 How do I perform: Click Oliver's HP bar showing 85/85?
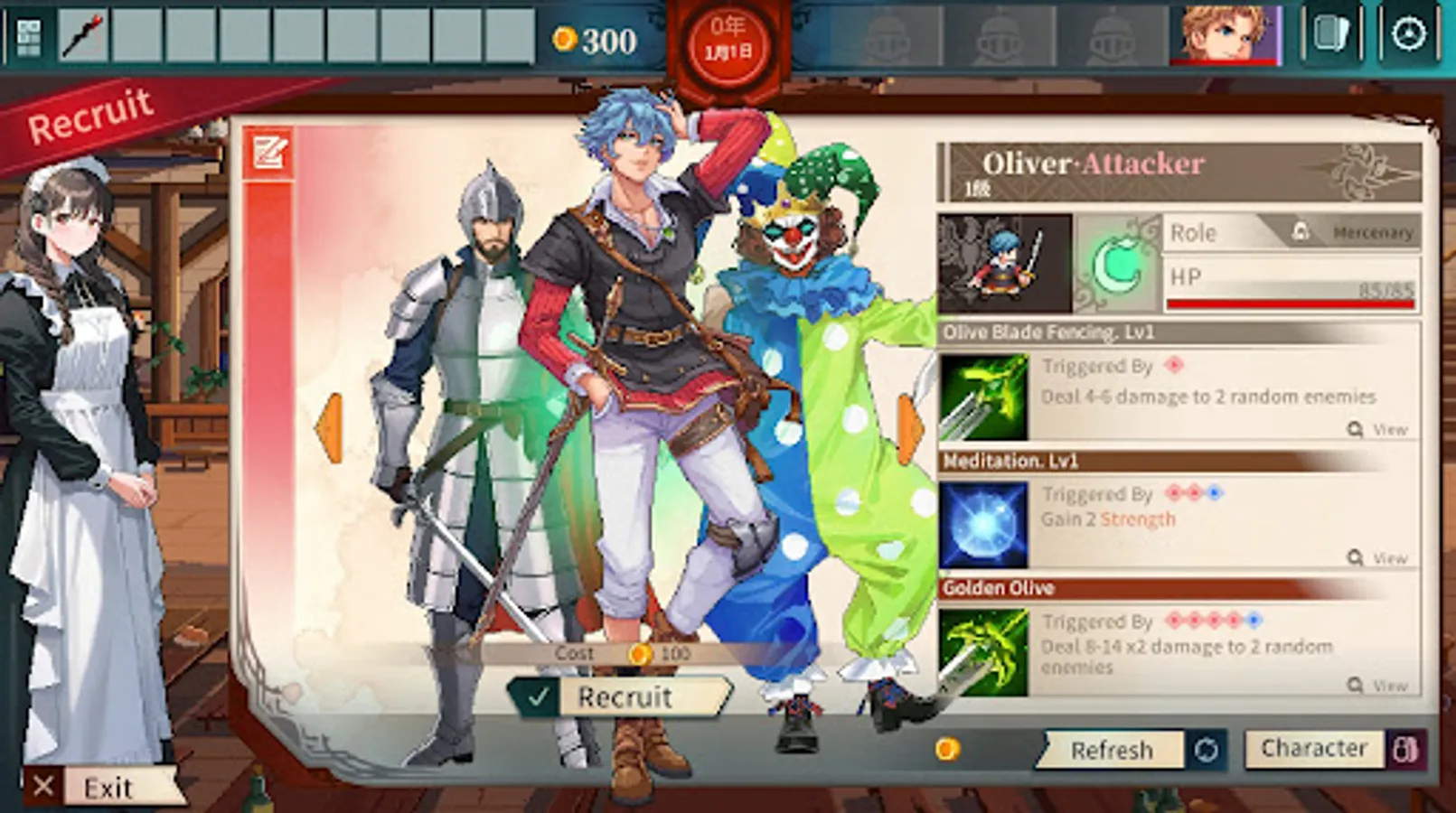pyautogui.click(x=1291, y=287)
